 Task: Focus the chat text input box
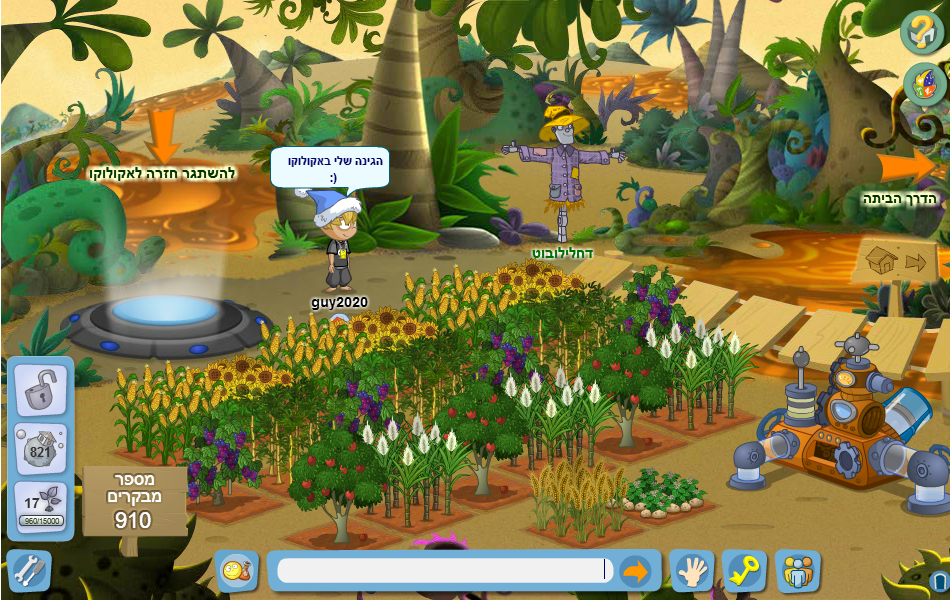tap(440, 570)
